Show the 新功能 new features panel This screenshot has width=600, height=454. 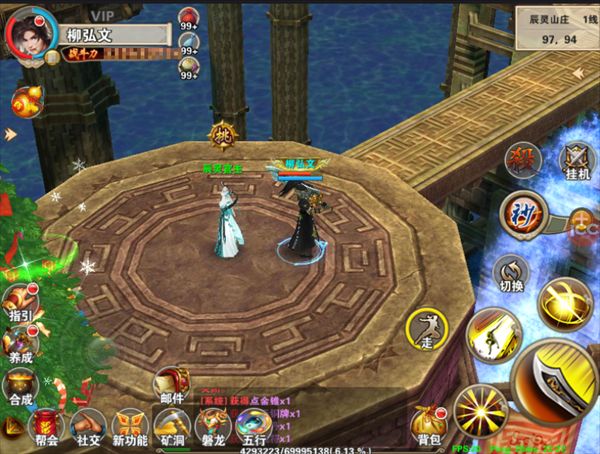click(x=130, y=428)
